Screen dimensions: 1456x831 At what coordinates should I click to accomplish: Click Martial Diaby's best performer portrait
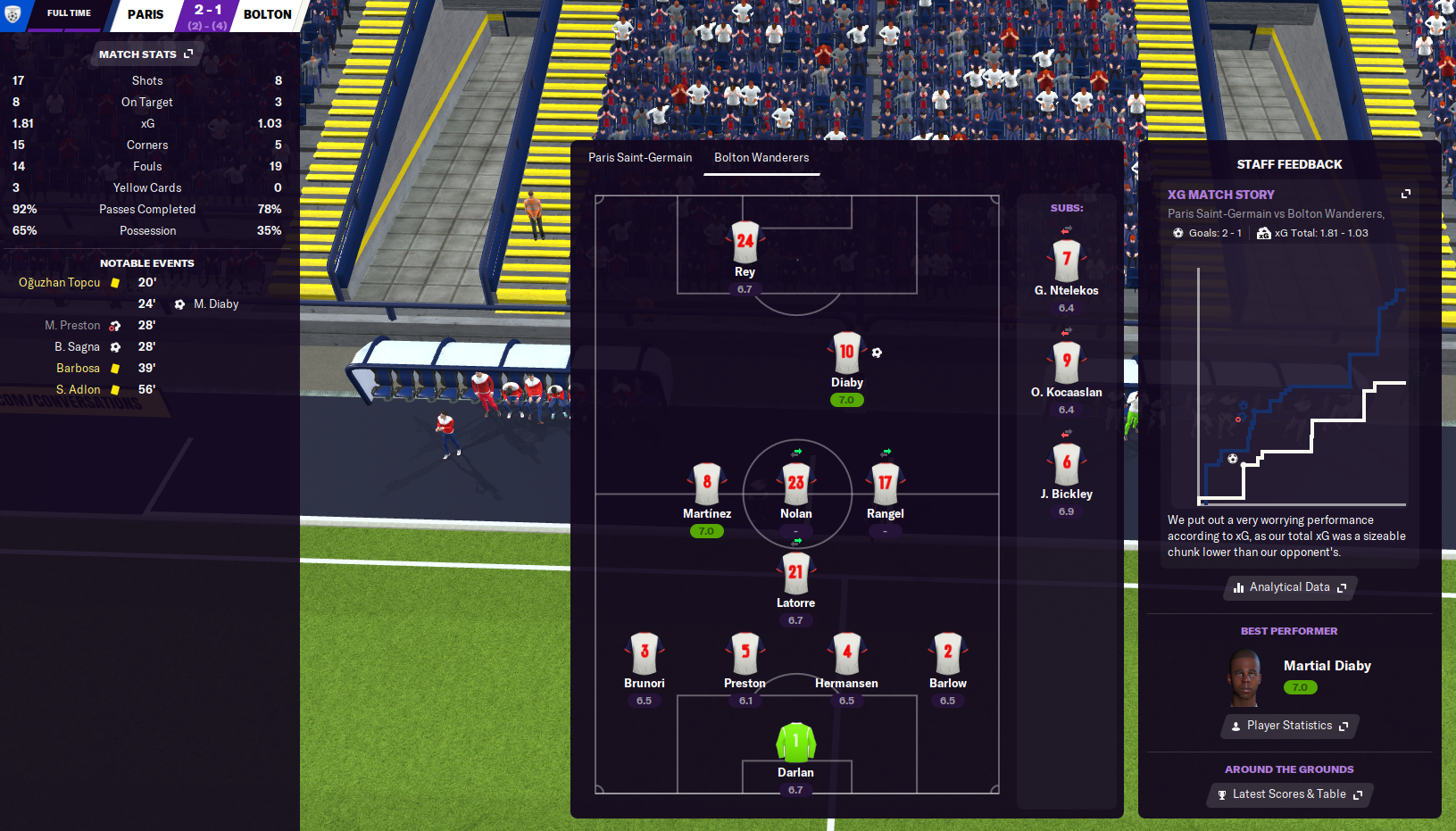pyautogui.click(x=1244, y=677)
